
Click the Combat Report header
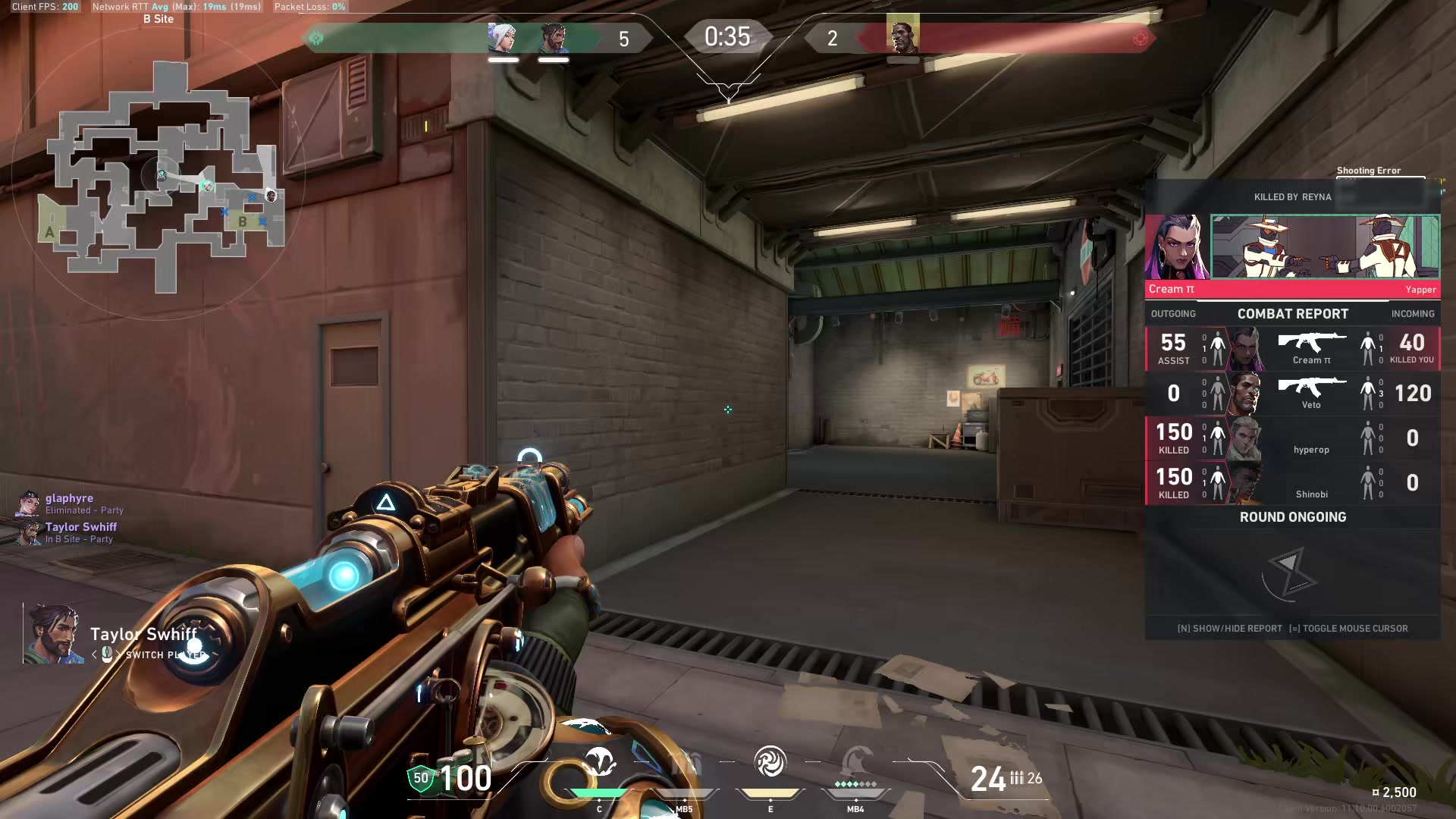tap(1292, 314)
